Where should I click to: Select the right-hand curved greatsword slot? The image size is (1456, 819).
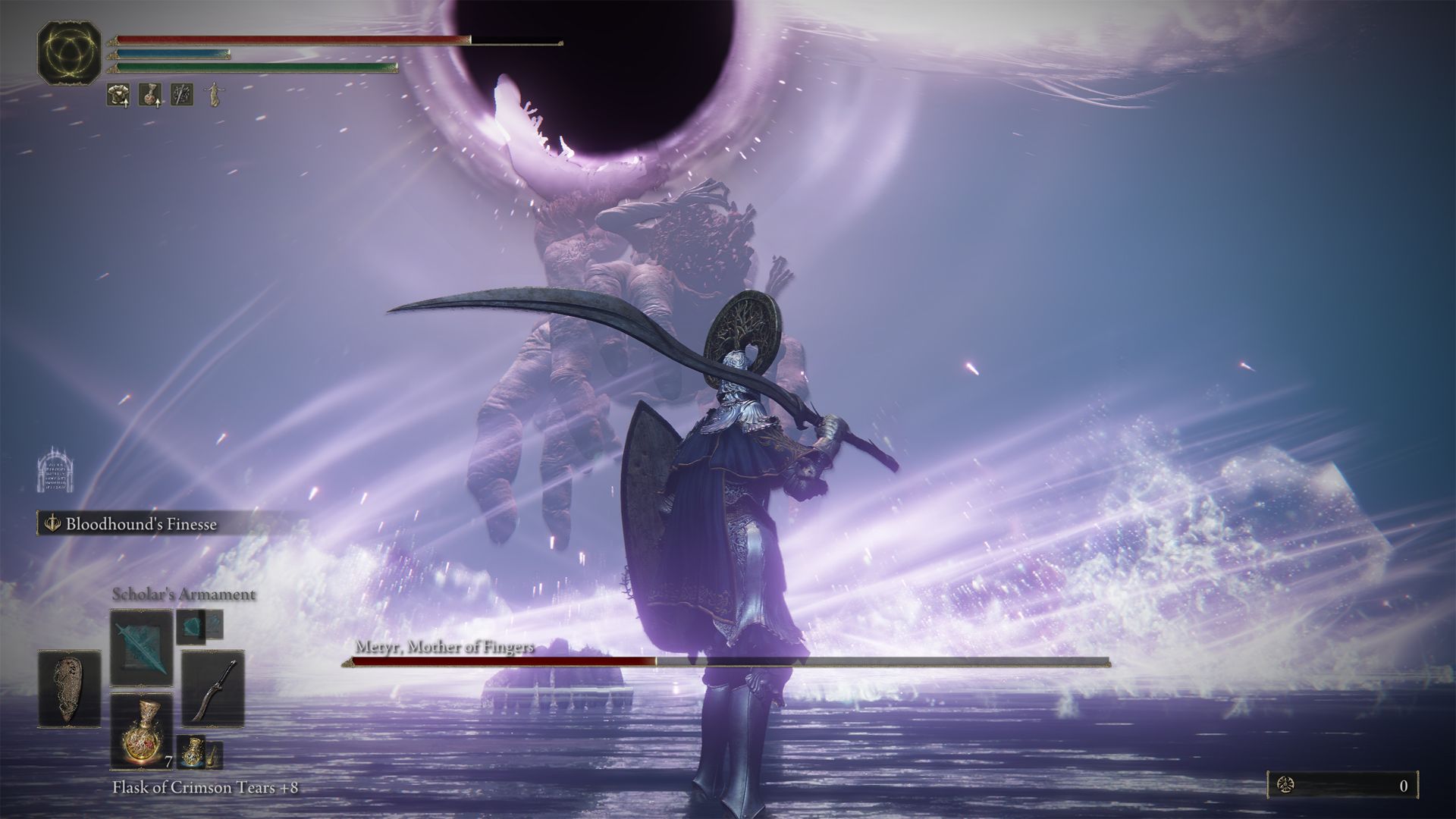[x=213, y=689]
